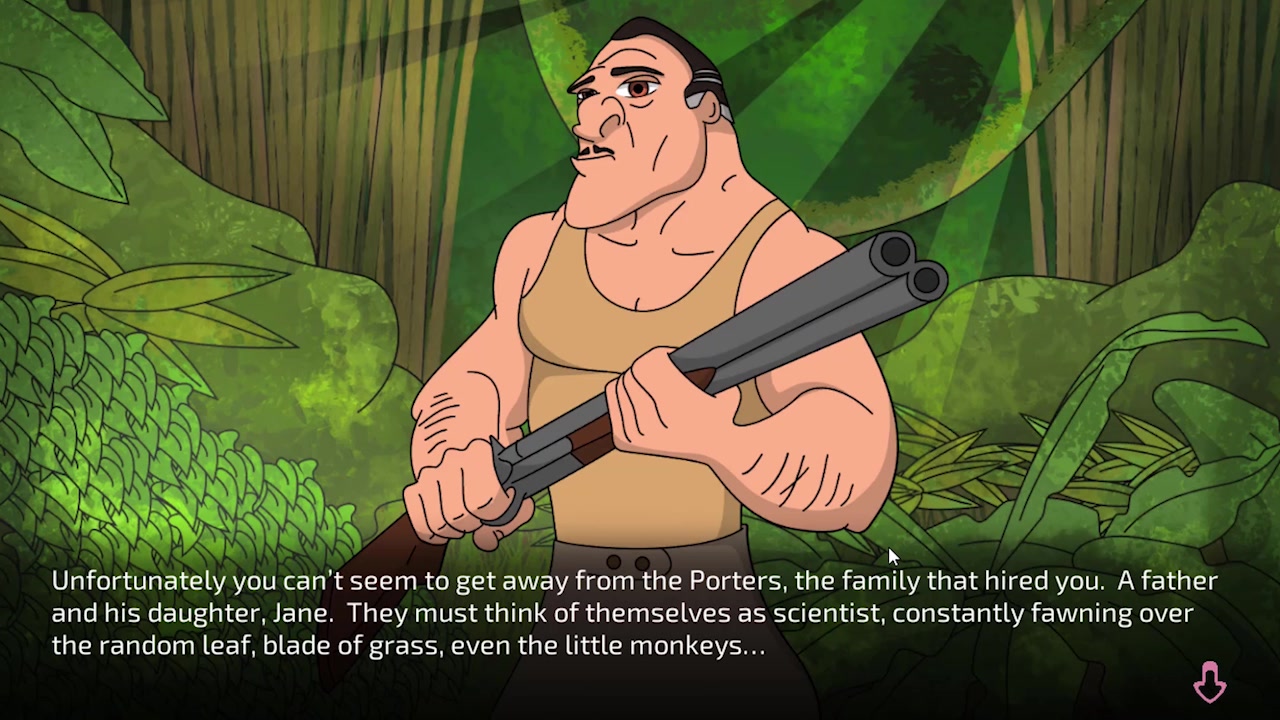Advance dialogue with the pink arrow icon
This screenshot has height=720, width=1280.
[x=1209, y=683]
